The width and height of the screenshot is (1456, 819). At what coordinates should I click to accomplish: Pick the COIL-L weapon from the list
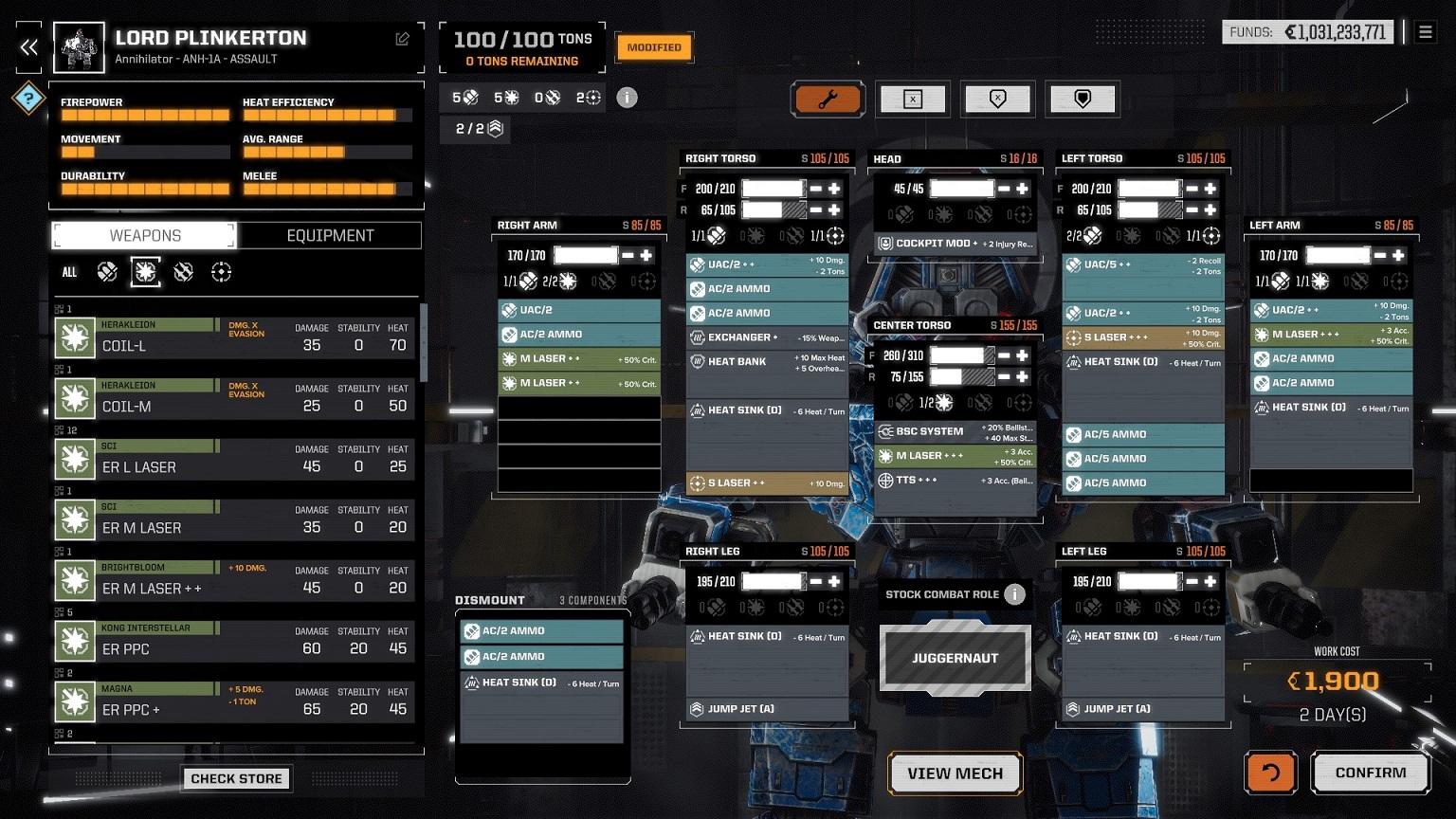click(233, 338)
